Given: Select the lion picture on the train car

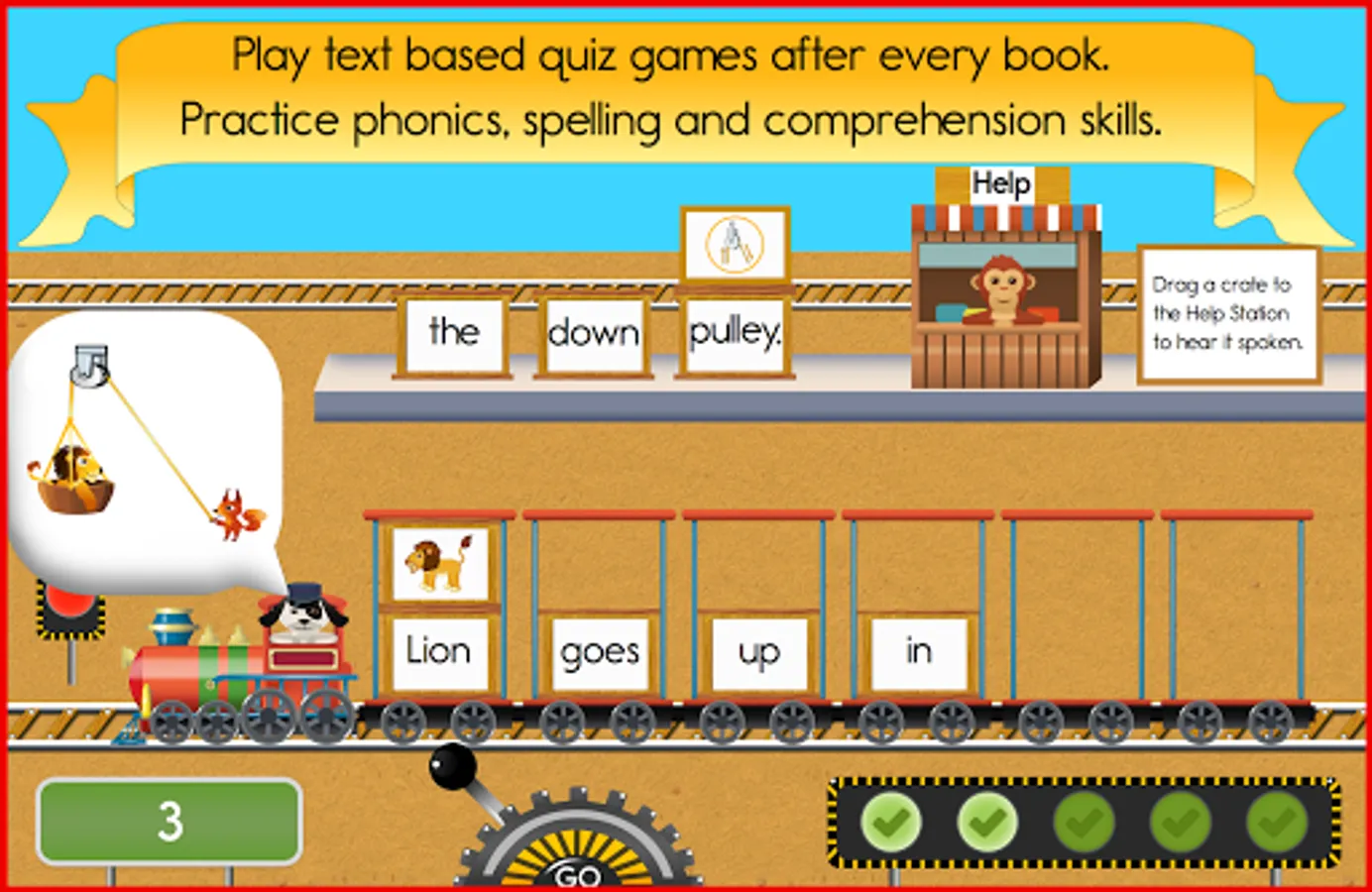Looking at the screenshot, I should 440,562.
